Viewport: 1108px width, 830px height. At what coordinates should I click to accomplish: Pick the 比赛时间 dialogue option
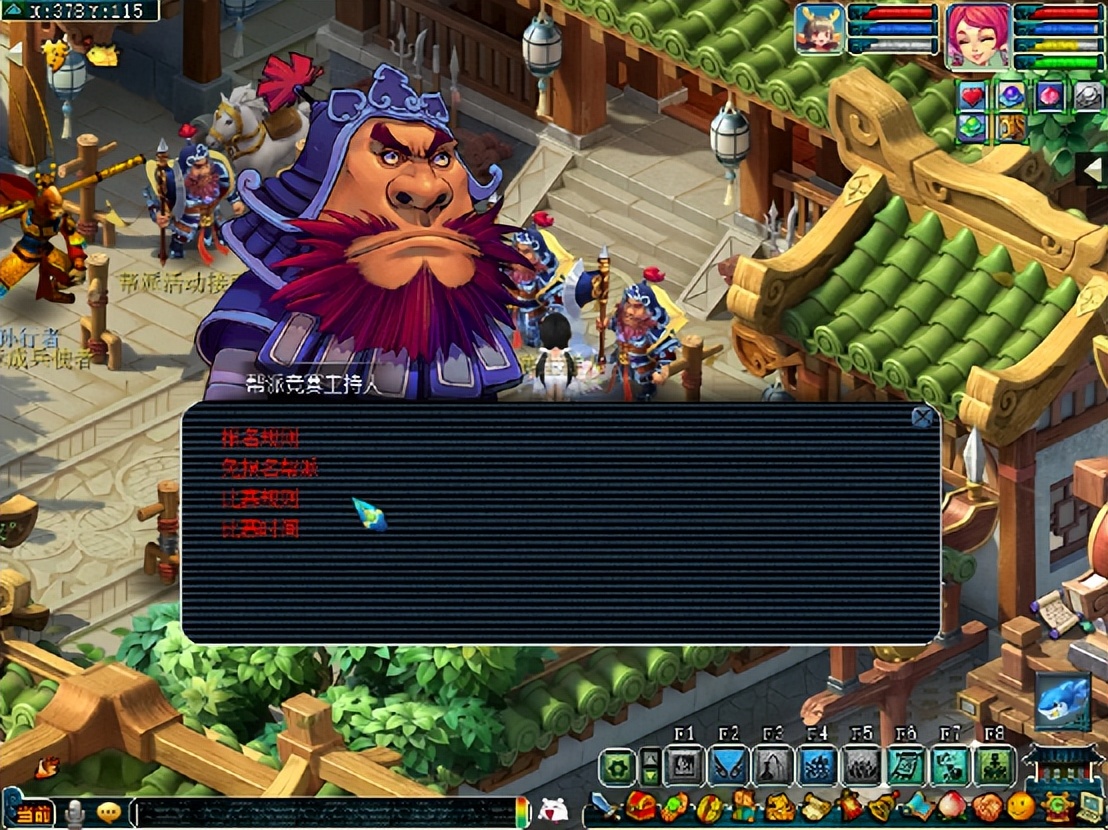260,528
